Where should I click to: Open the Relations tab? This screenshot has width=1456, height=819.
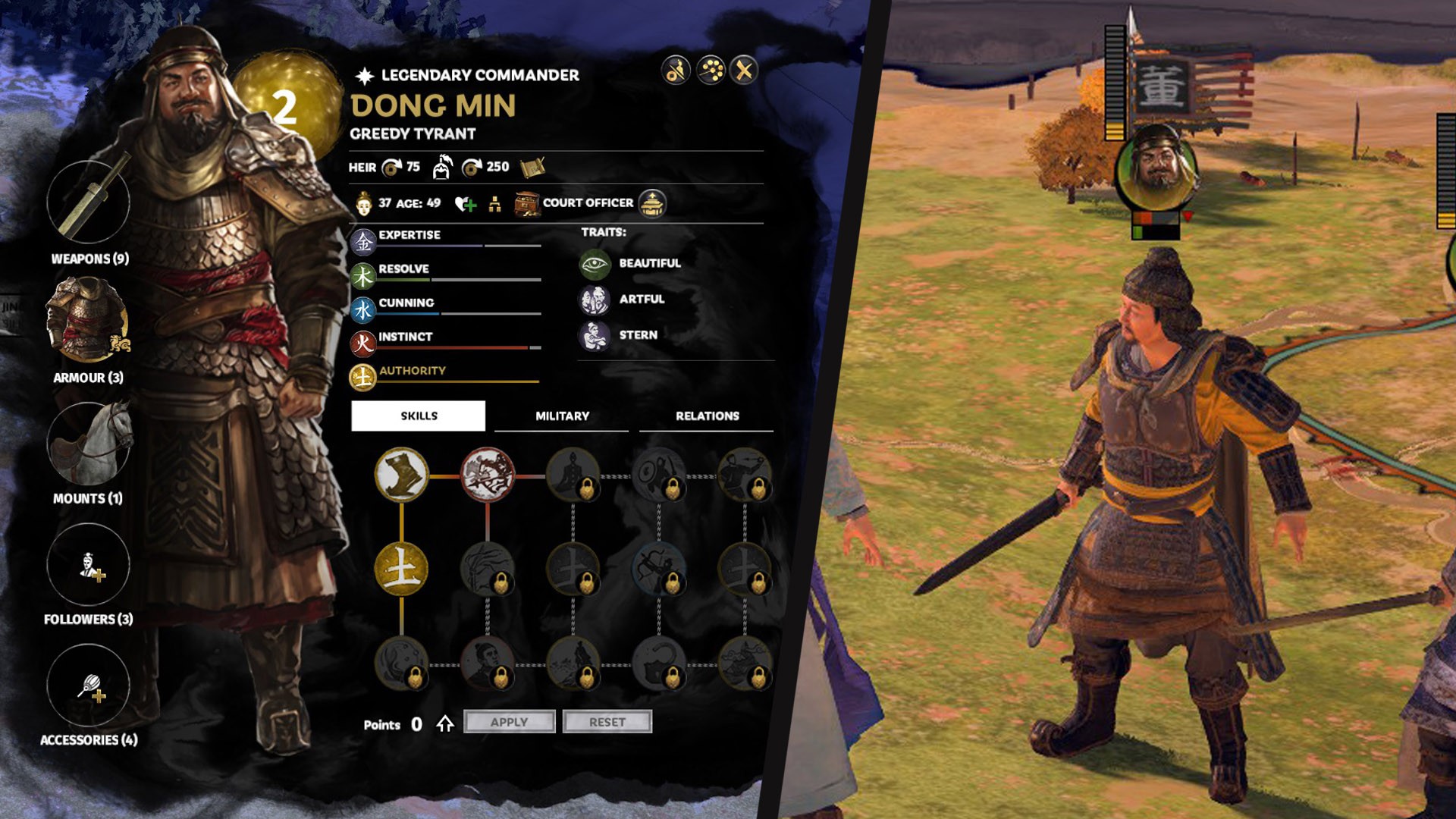(707, 416)
